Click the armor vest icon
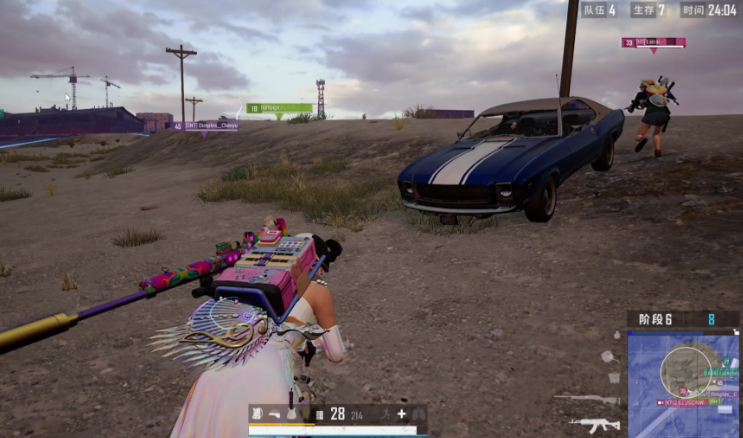The height and width of the screenshot is (438, 743). click(291, 413)
